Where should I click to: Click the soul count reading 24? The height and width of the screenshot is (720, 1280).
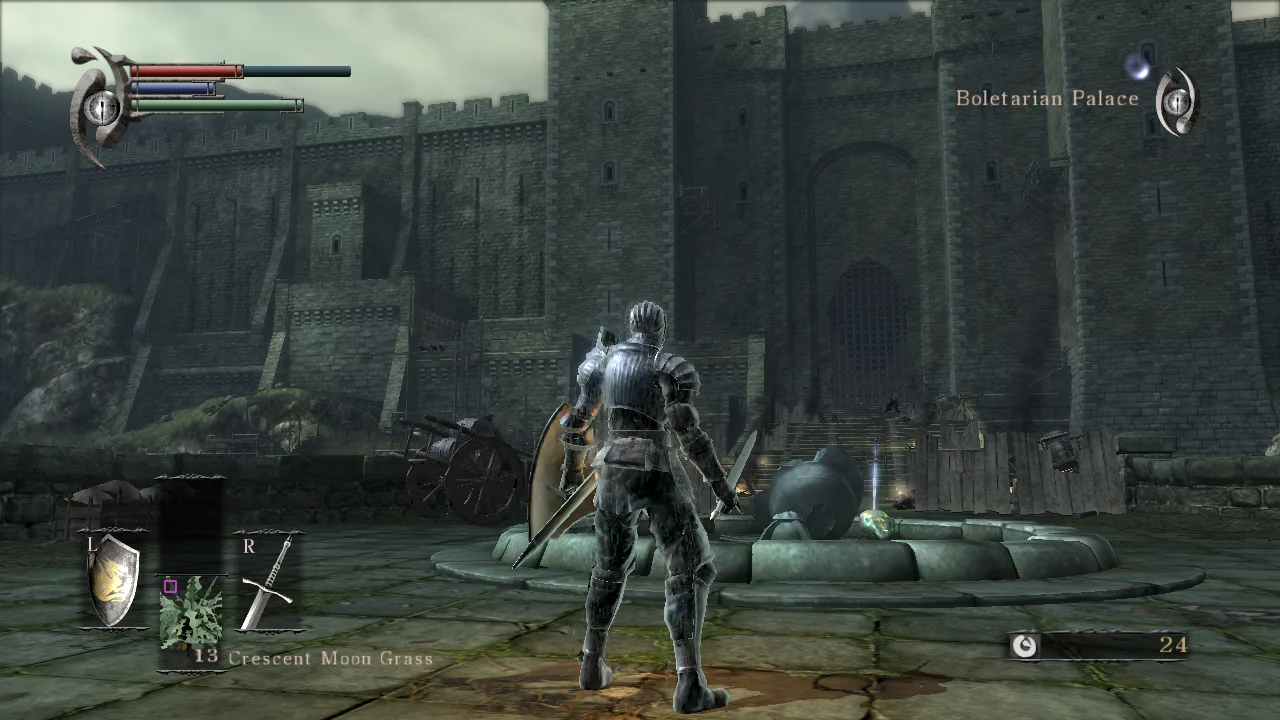tap(1174, 647)
